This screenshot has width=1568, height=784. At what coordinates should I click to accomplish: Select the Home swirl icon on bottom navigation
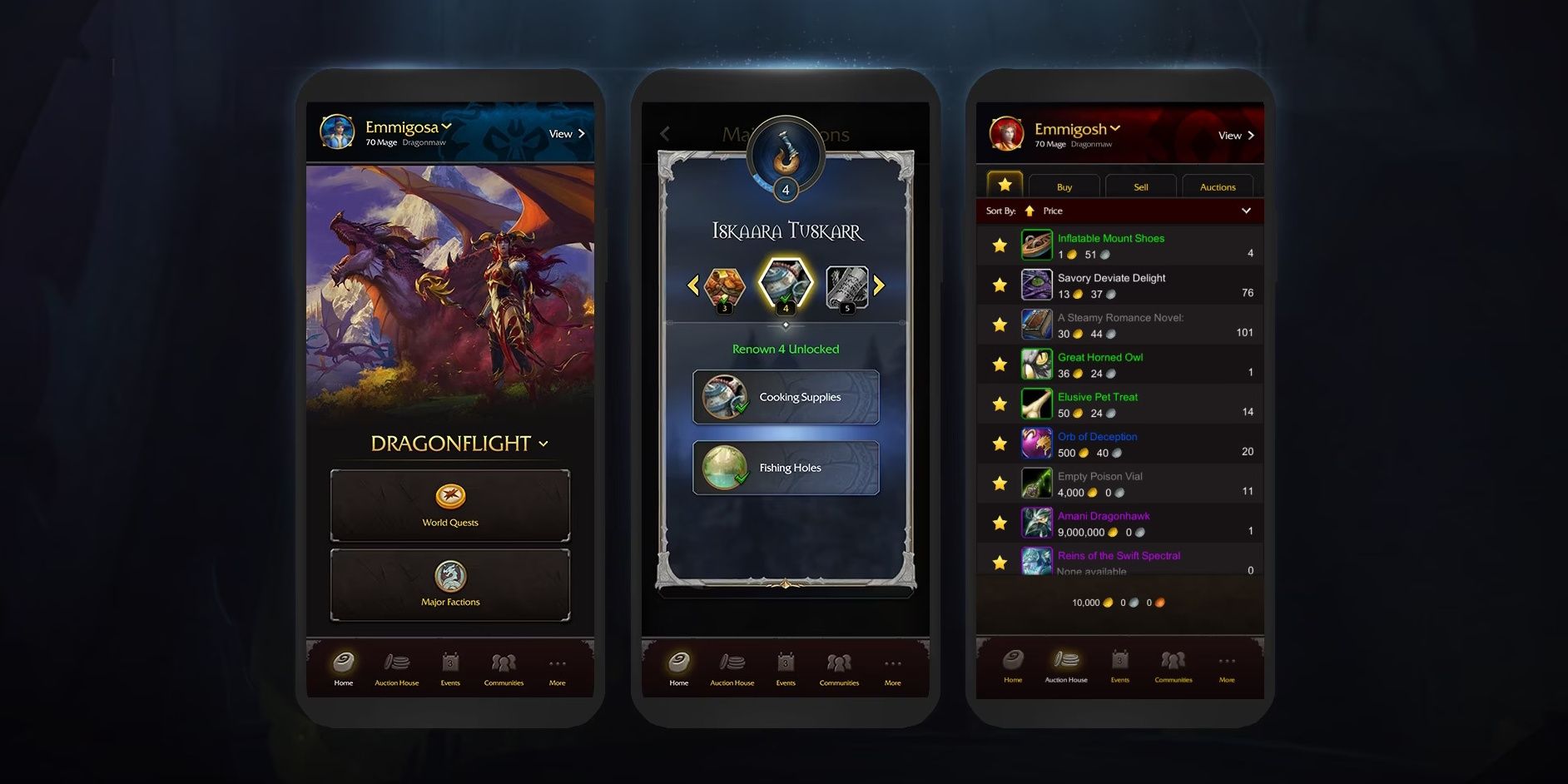(344, 663)
